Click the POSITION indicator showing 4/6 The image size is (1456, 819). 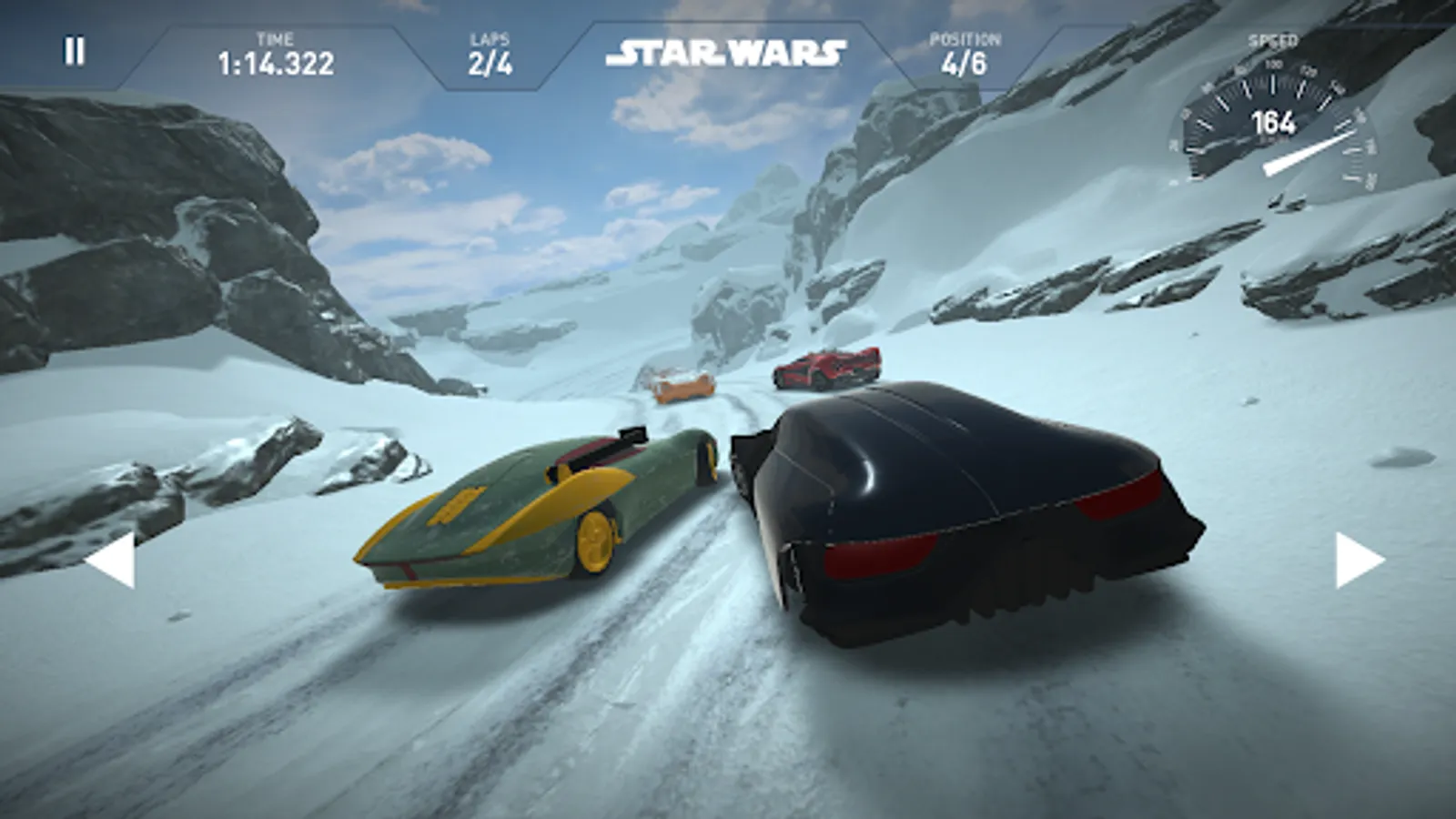coord(966,64)
